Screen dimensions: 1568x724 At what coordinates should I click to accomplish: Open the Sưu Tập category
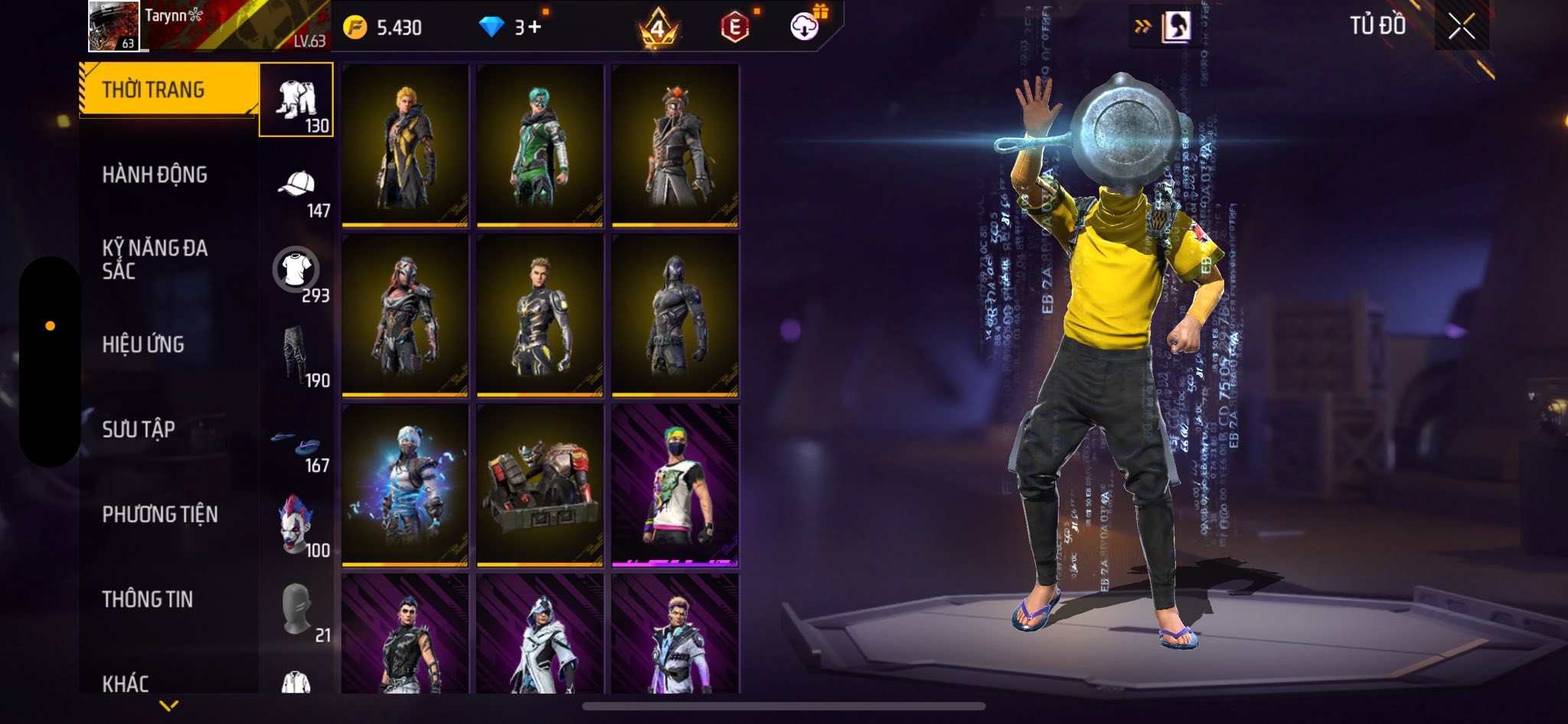139,429
